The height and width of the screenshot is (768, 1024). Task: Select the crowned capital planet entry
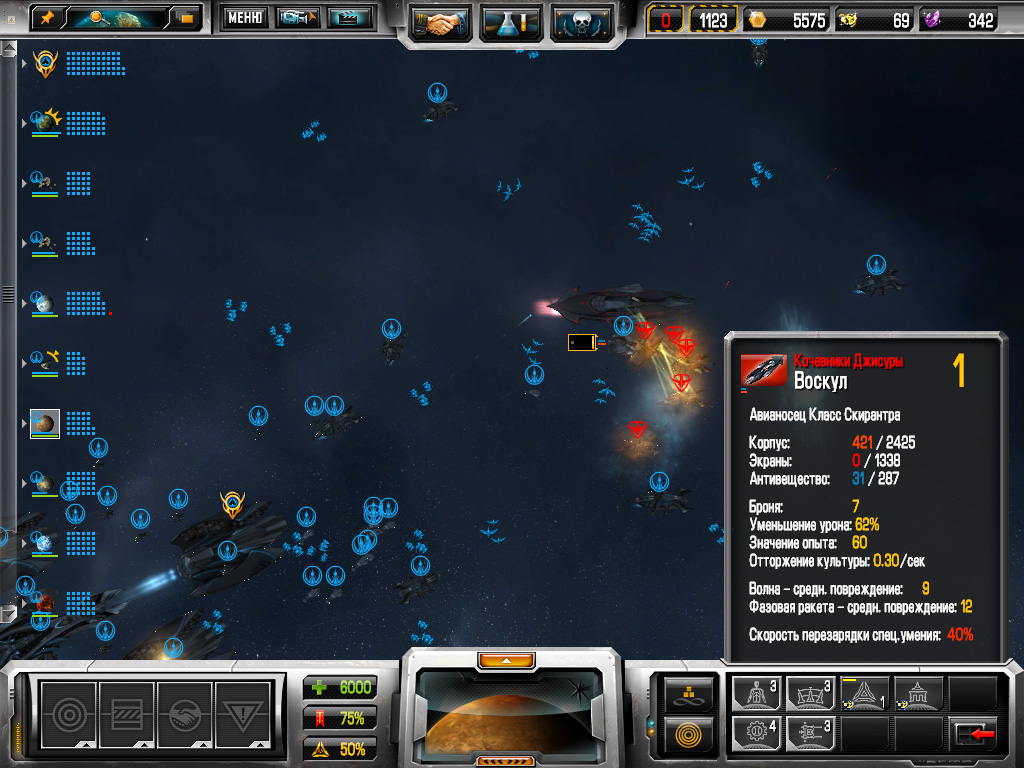(x=46, y=122)
